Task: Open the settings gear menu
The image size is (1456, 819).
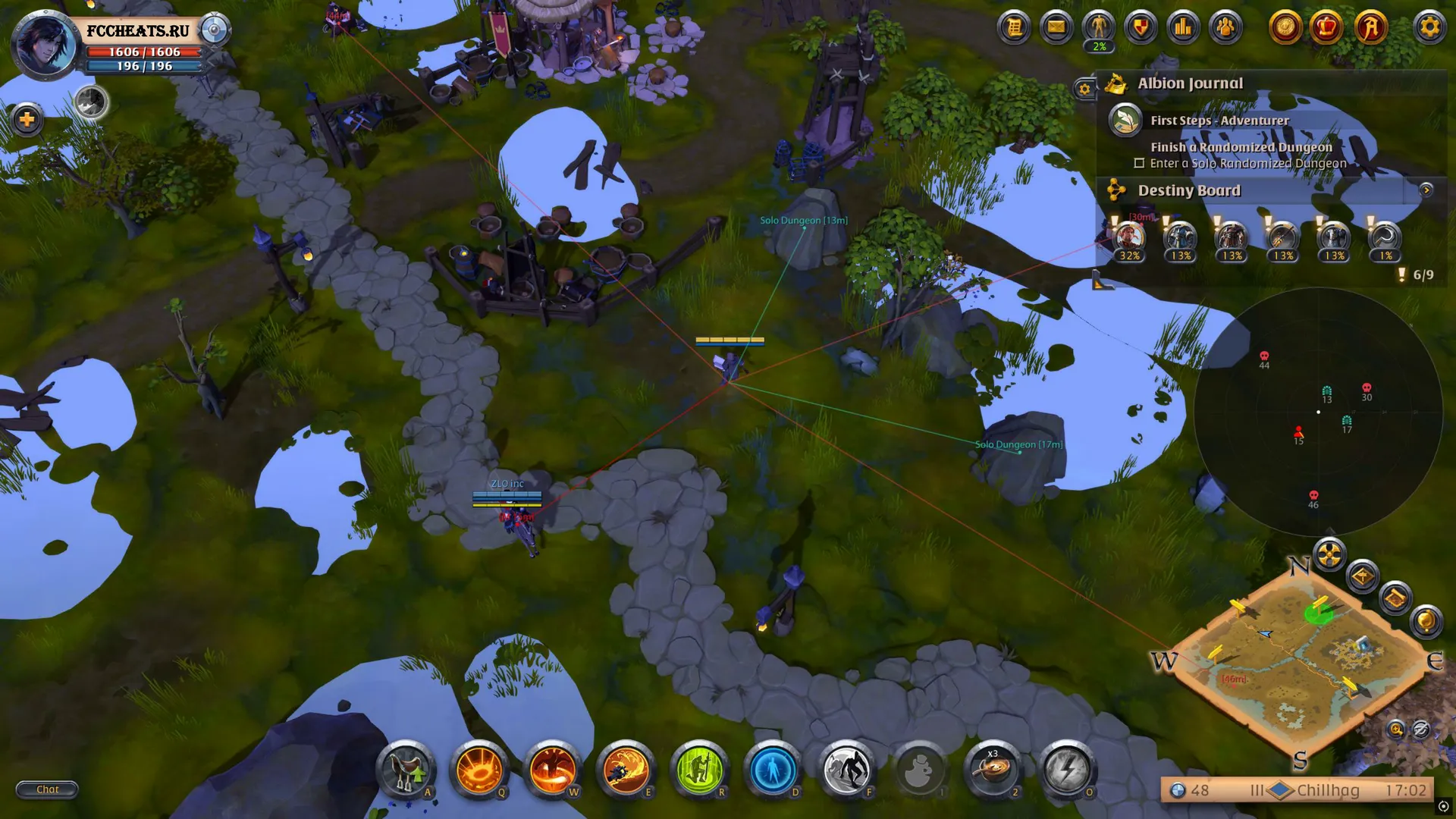Action: point(1429,28)
